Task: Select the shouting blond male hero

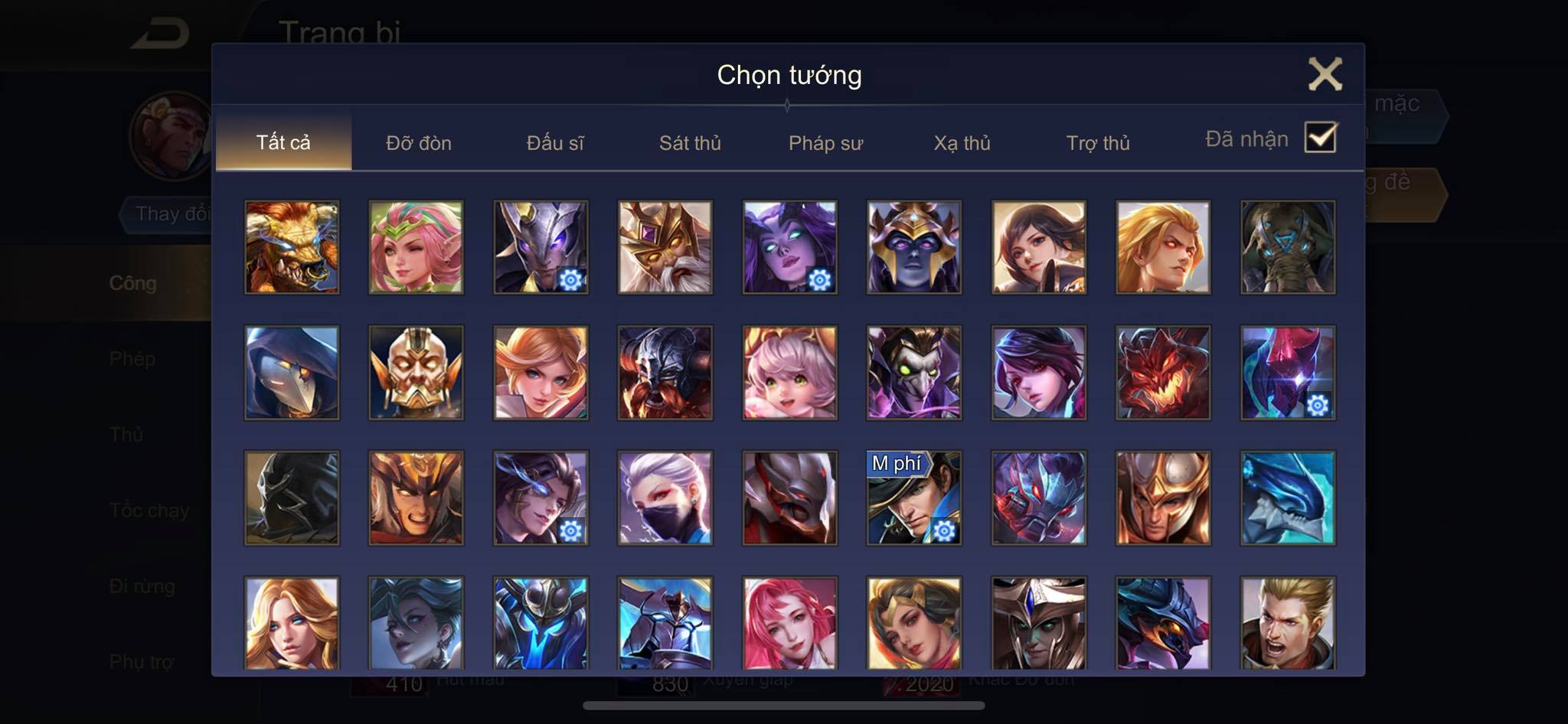Action: (x=1288, y=623)
